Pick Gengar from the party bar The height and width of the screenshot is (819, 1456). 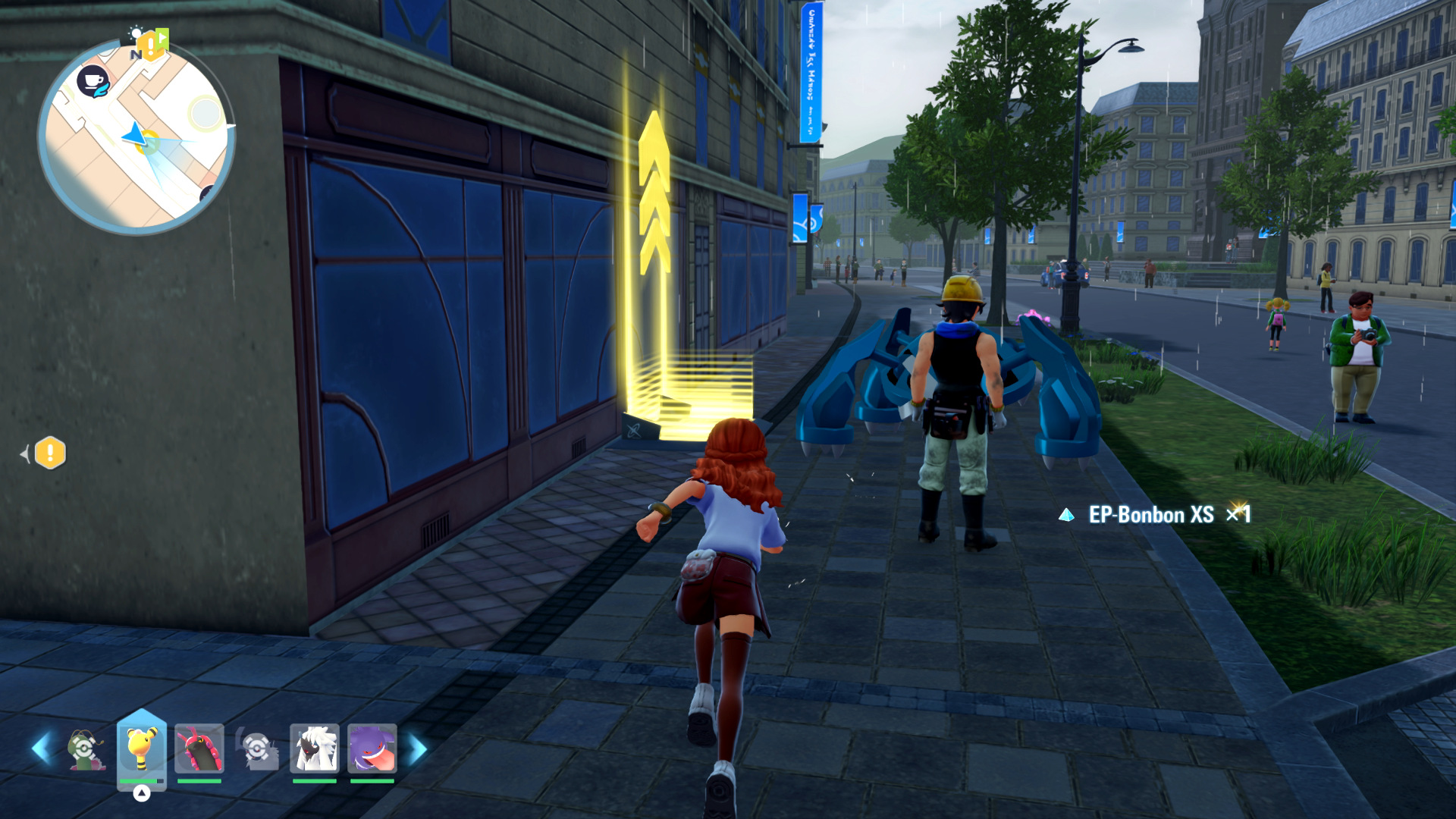[x=372, y=748]
